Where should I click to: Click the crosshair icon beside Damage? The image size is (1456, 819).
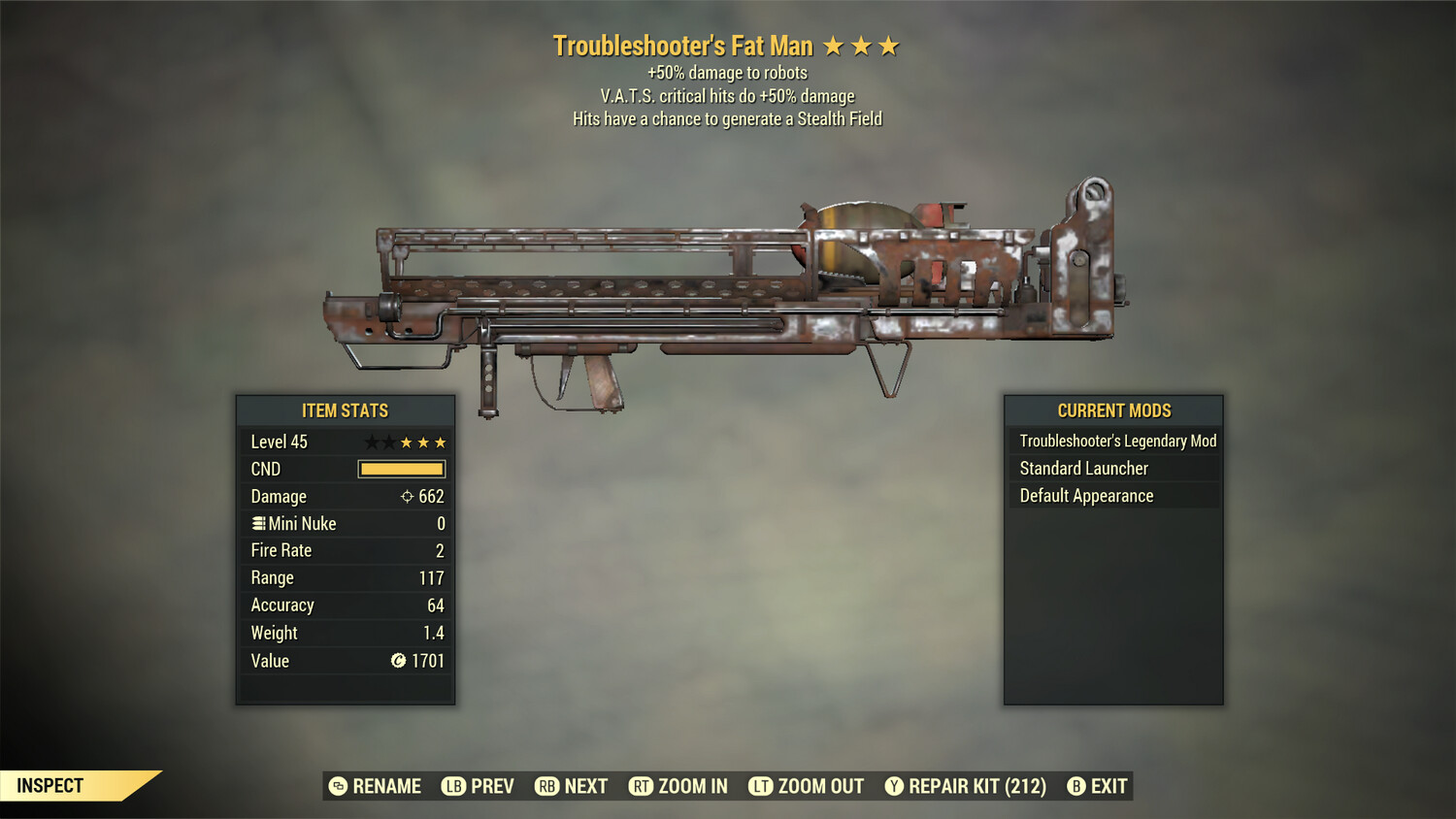pyautogui.click(x=409, y=496)
